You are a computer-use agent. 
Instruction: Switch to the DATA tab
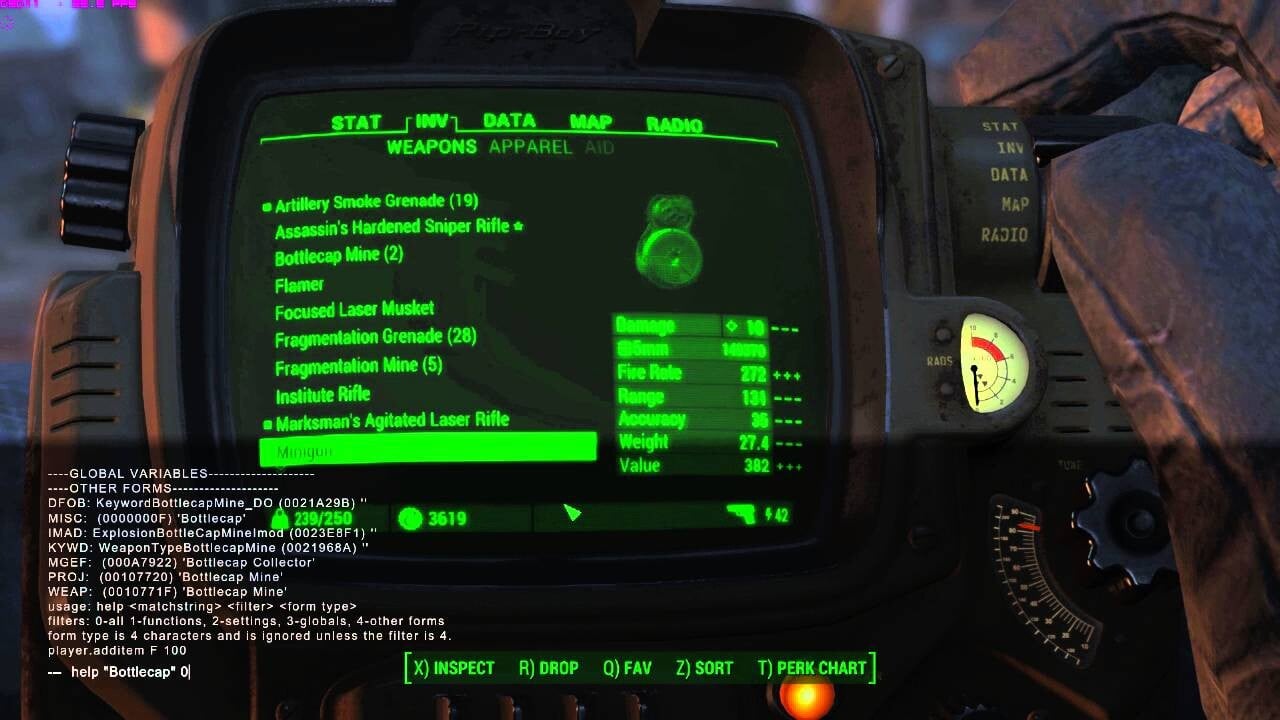click(508, 121)
